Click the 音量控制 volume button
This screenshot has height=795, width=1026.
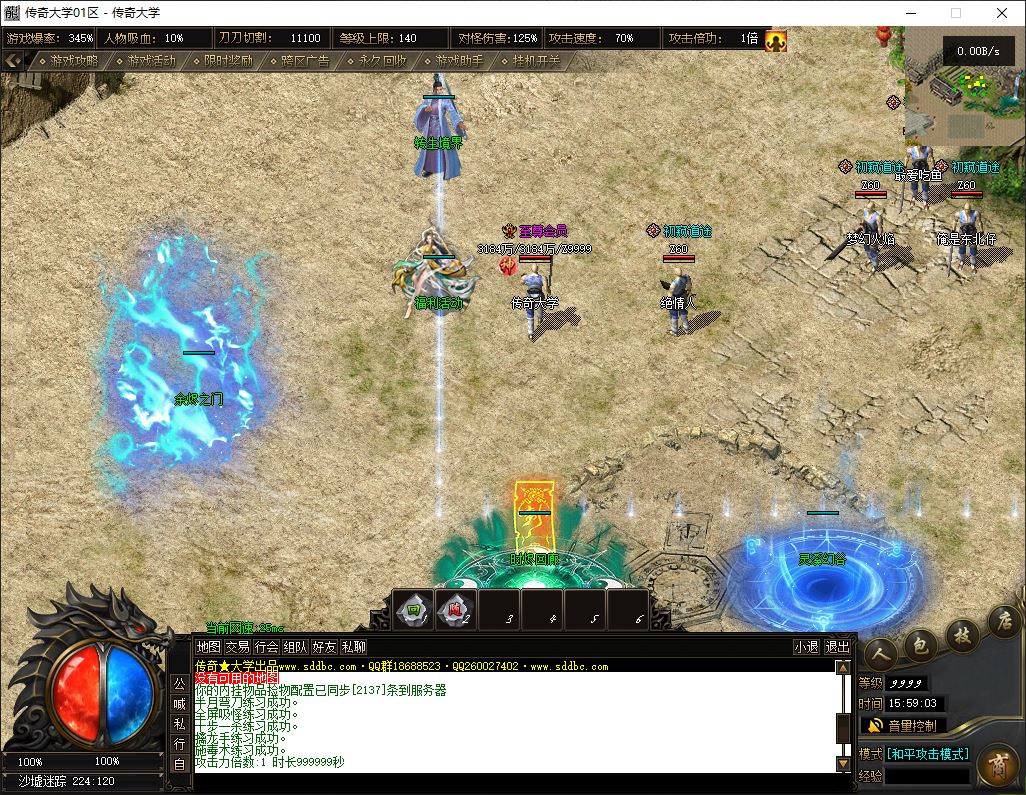[904, 726]
